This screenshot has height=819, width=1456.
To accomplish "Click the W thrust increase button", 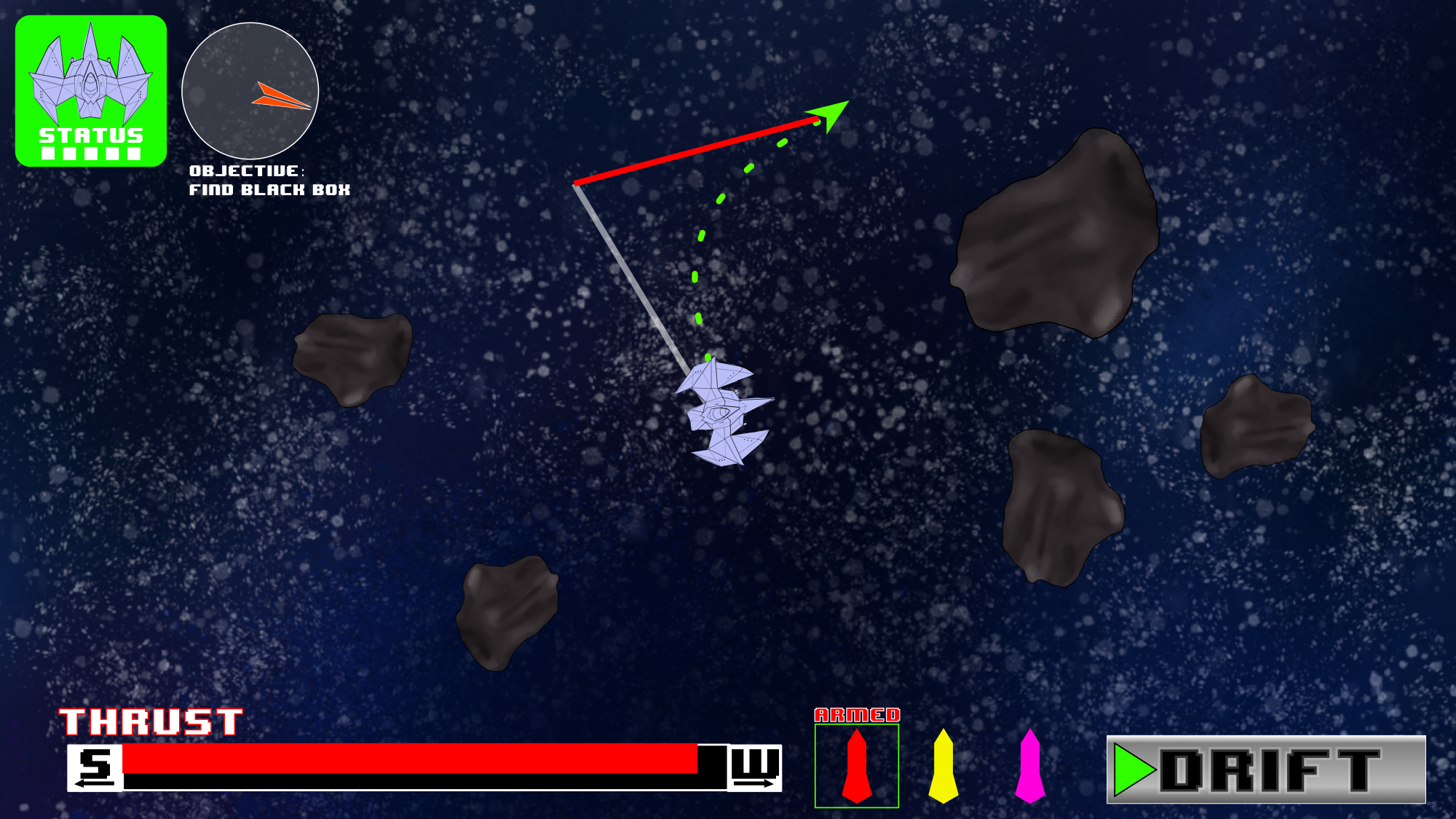I will (755, 767).
